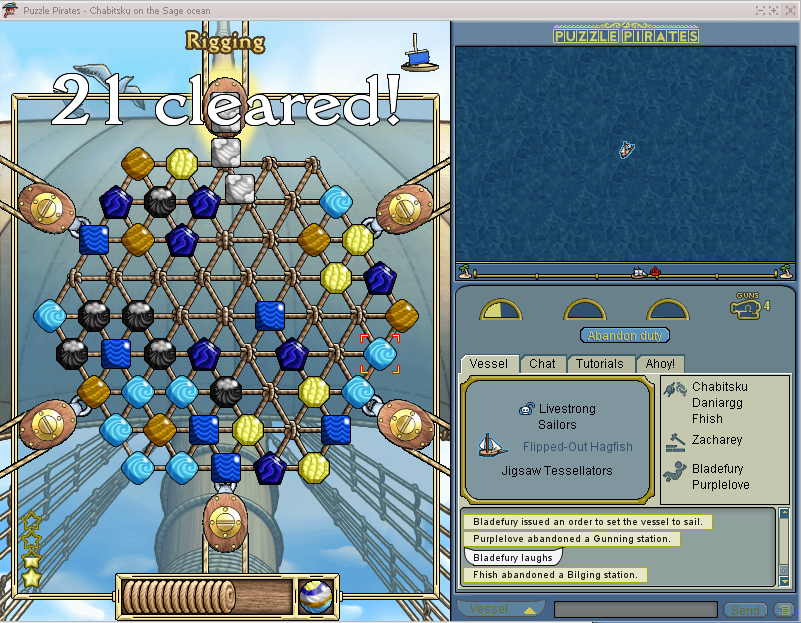801x623 pixels.
Task: Select Zacharey in the crew list
Action: (717, 440)
